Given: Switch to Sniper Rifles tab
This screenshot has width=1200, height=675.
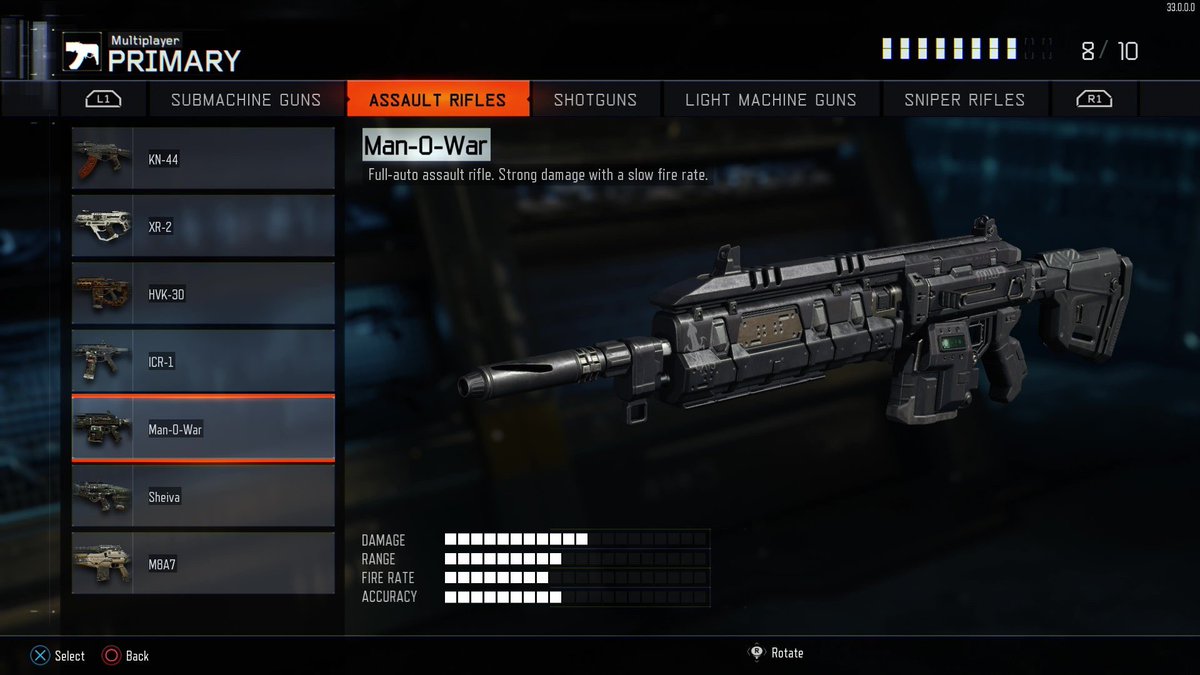Looking at the screenshot, I should click(964, 100).
